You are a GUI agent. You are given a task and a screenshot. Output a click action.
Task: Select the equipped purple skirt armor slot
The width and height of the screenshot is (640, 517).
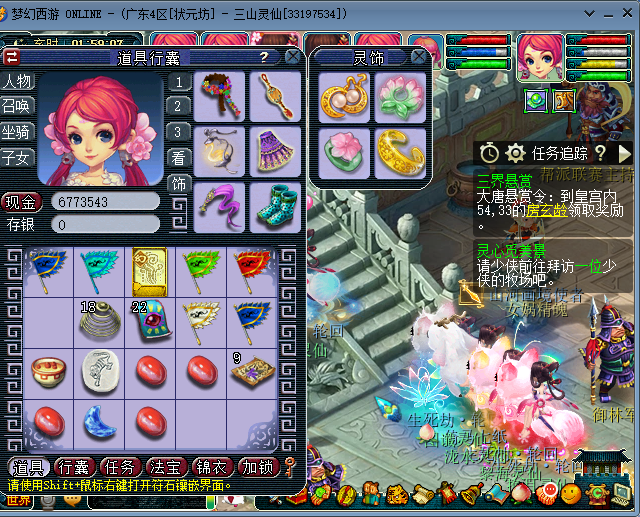click(273, 151)
